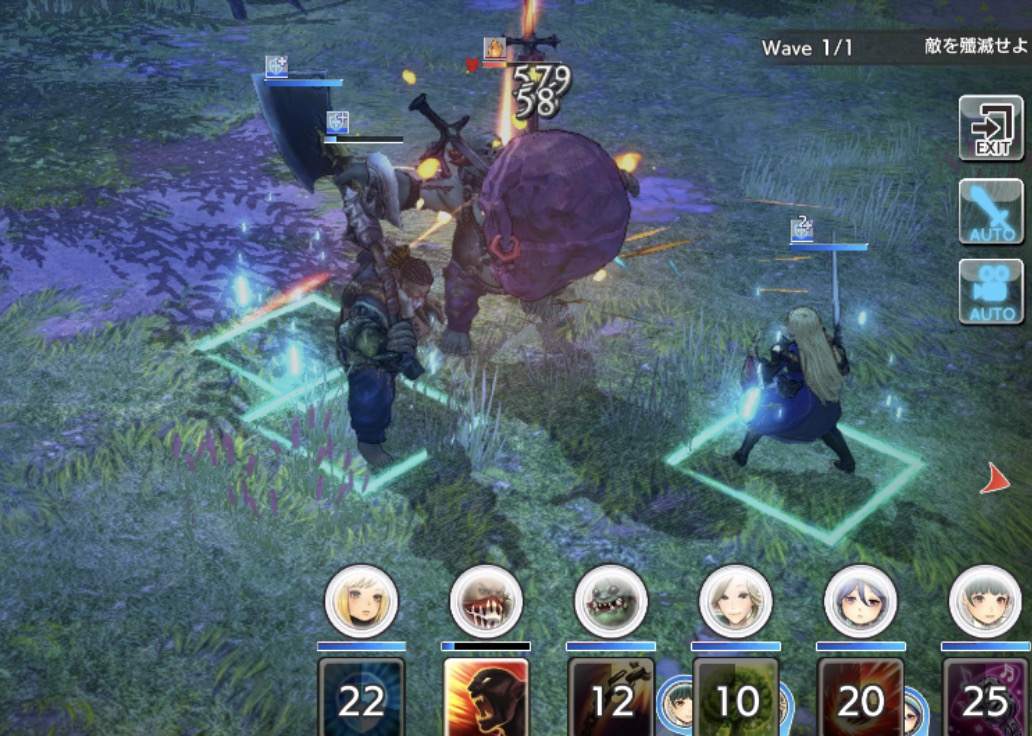Activate the roaring beast skill card
This screenshot has height=736, width=1032.
point(486,698)
